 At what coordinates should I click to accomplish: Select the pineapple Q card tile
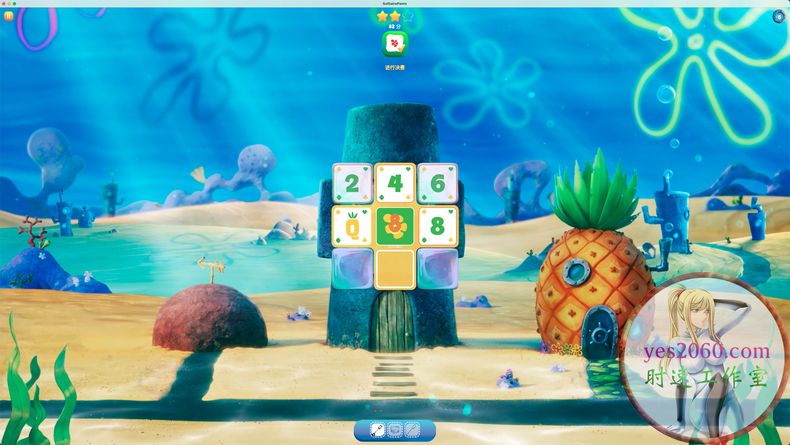coord(352,226)
